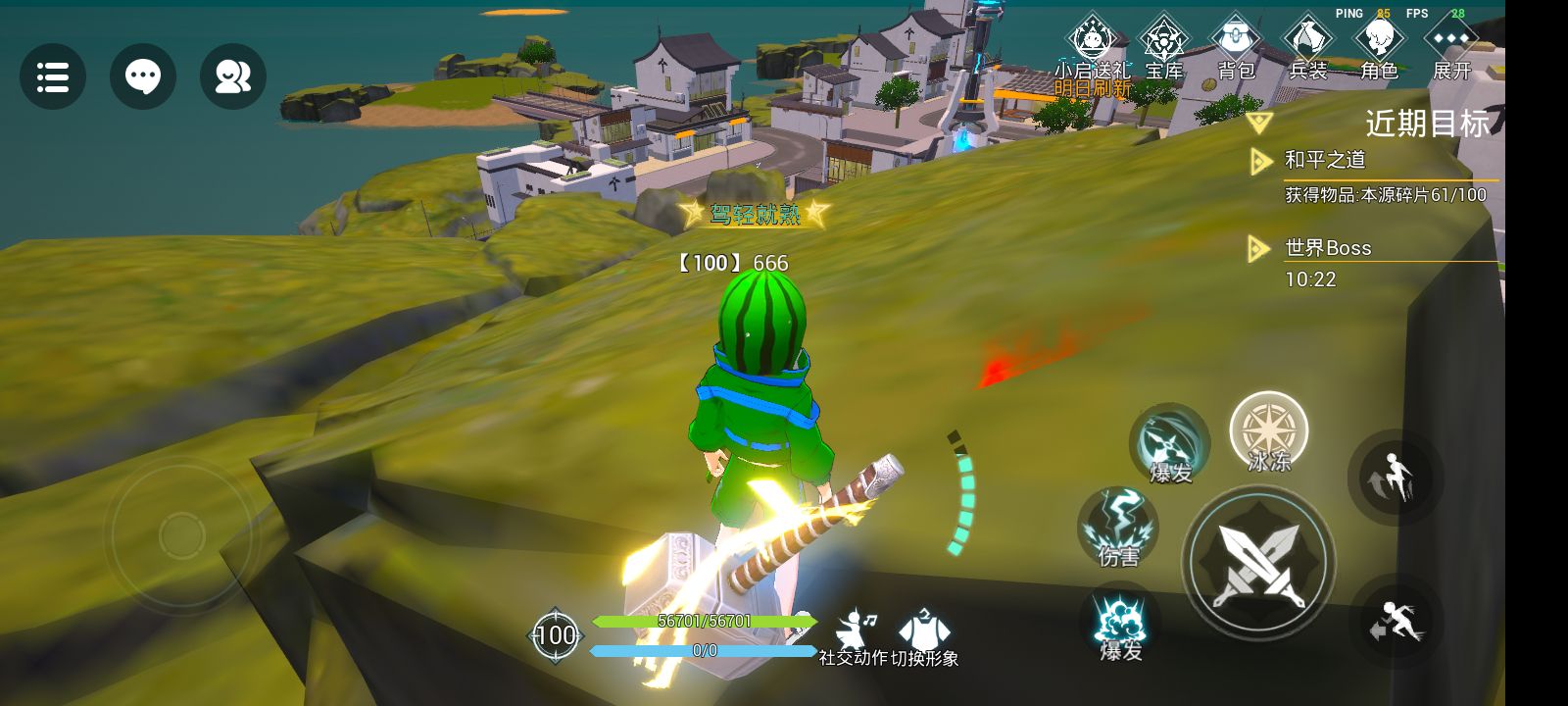This screenshot has width=1568, height=706.
Task: Activate the 伤害 lightning skill
Action: pyautogui.click(x=1118, y=528)
